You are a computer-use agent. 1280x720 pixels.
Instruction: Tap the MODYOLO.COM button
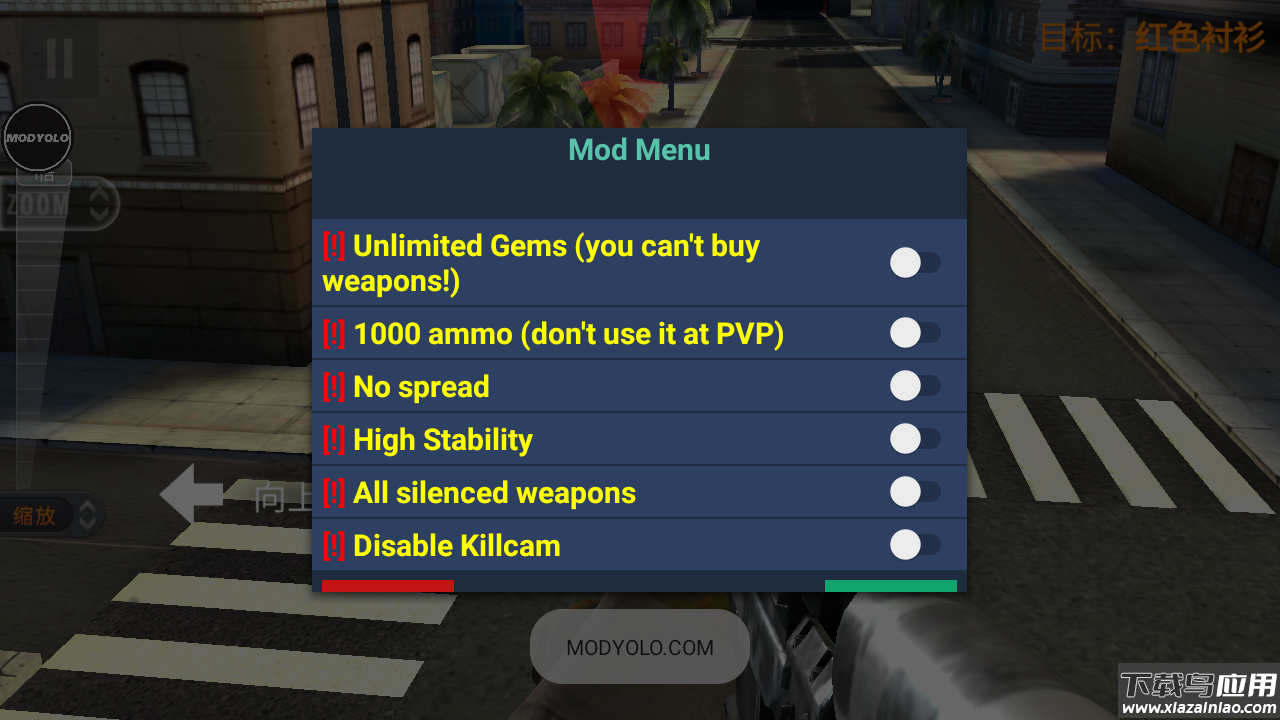tap(640, 647)
